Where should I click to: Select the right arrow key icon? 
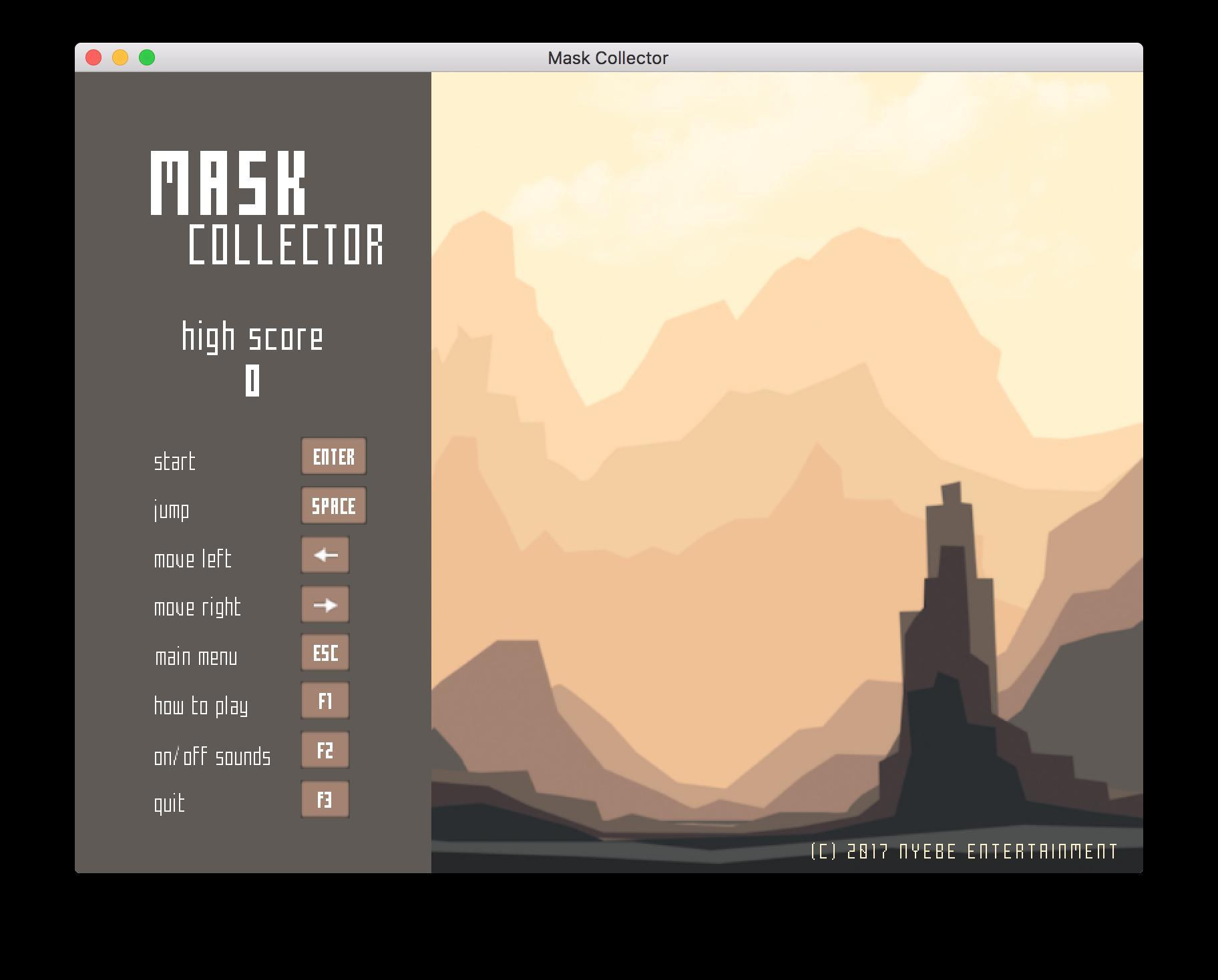point(325,603)
